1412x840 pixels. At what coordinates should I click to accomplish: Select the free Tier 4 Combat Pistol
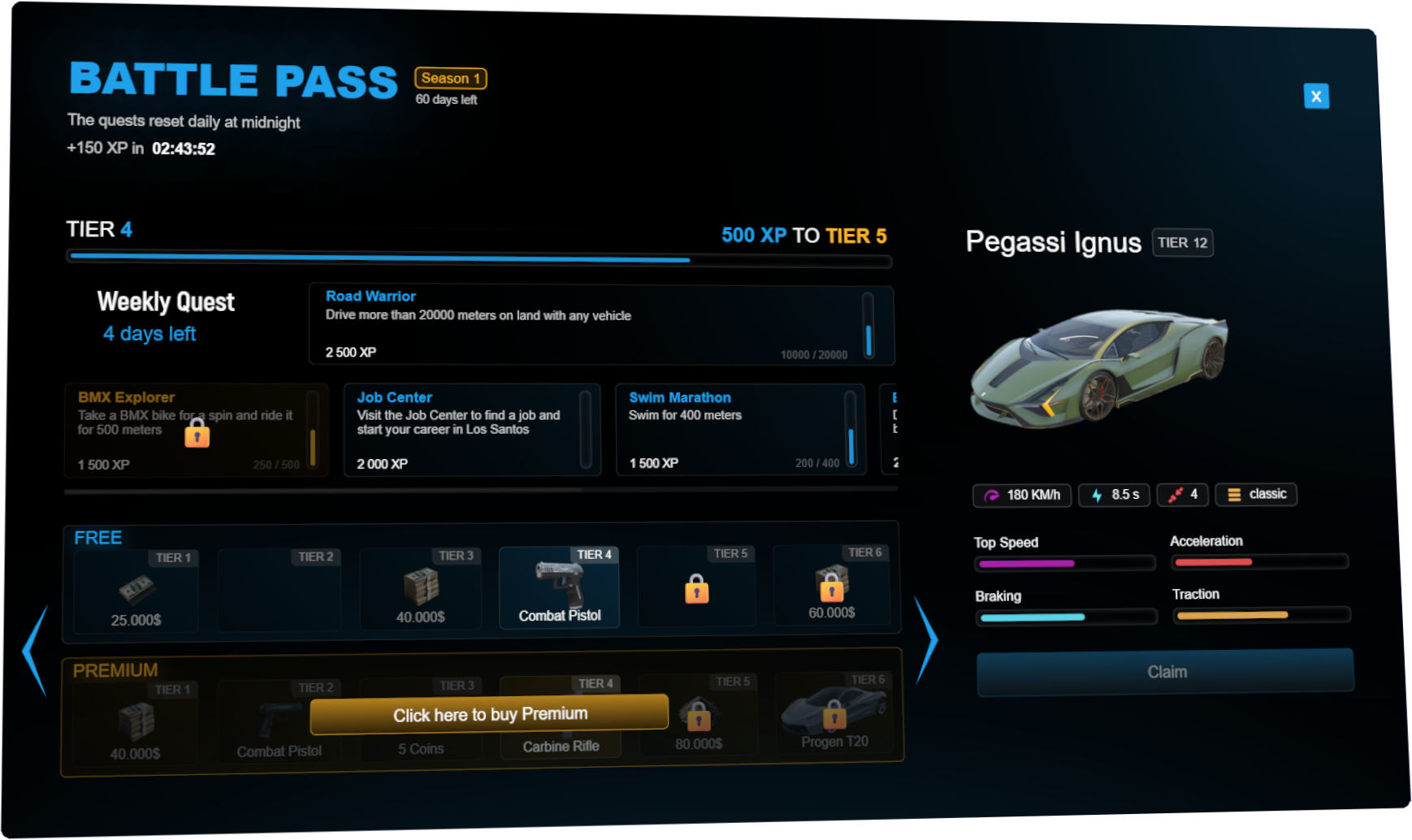[x=559, y=588]
